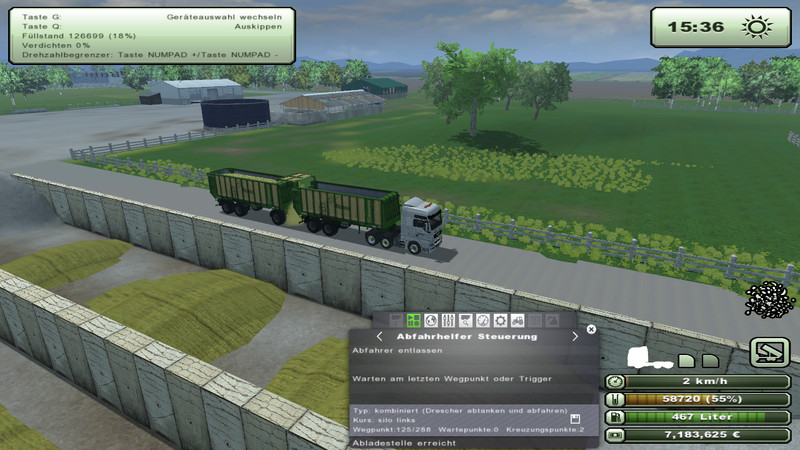Open the green highlighted Courseplay tab
This screenshot has width=800, height=450.
413,320
